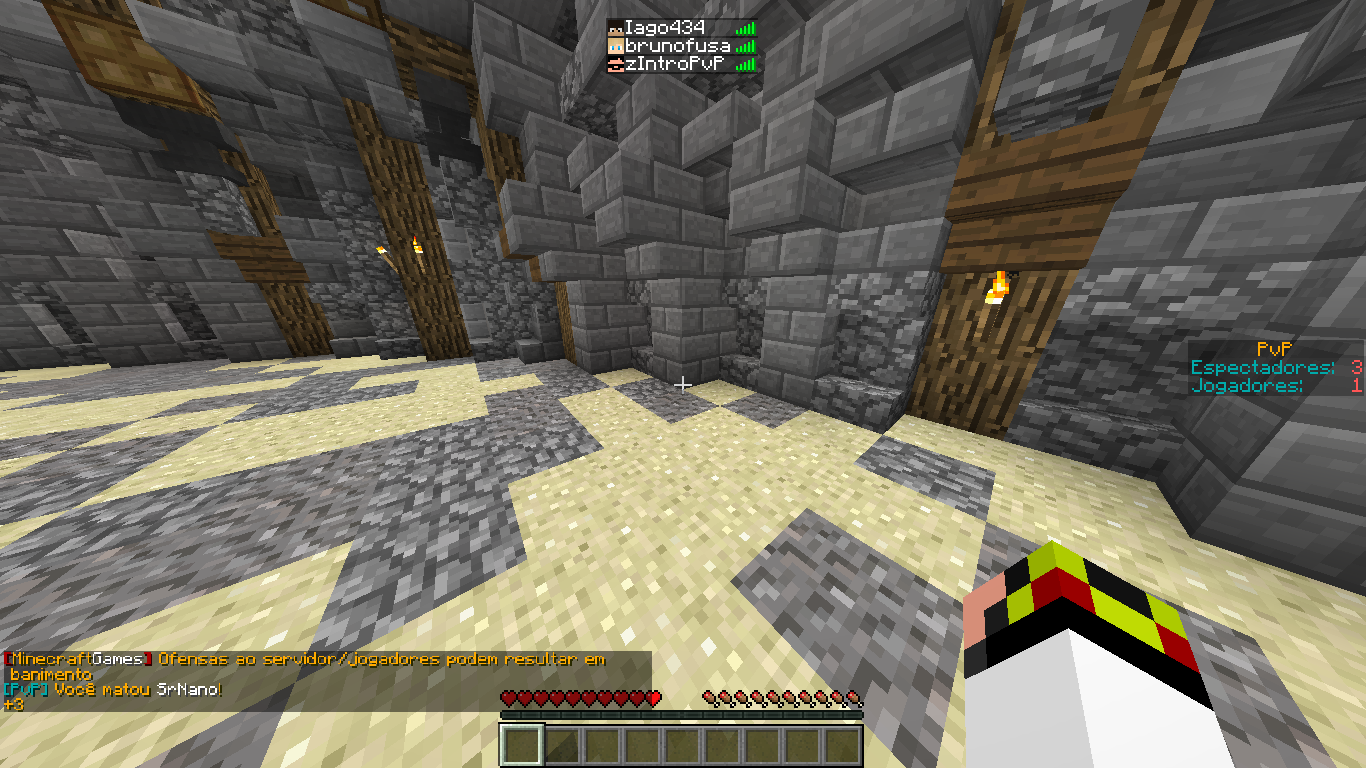
Task: Select brunofusa in the player list
Action: tap(675, 46)
